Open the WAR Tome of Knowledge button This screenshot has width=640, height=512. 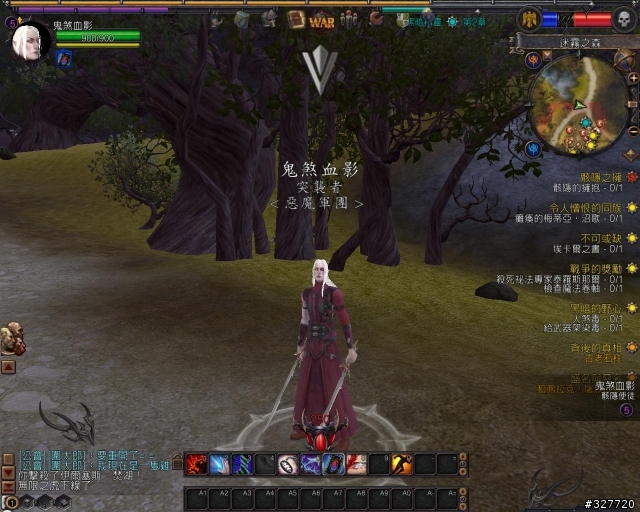pos(322,19)
